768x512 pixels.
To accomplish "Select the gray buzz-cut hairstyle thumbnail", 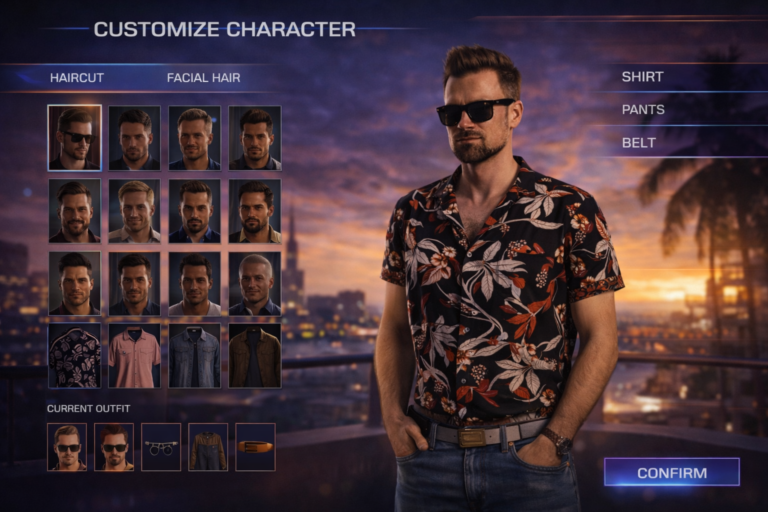I will pyautogui.click(x=254, y=283).
